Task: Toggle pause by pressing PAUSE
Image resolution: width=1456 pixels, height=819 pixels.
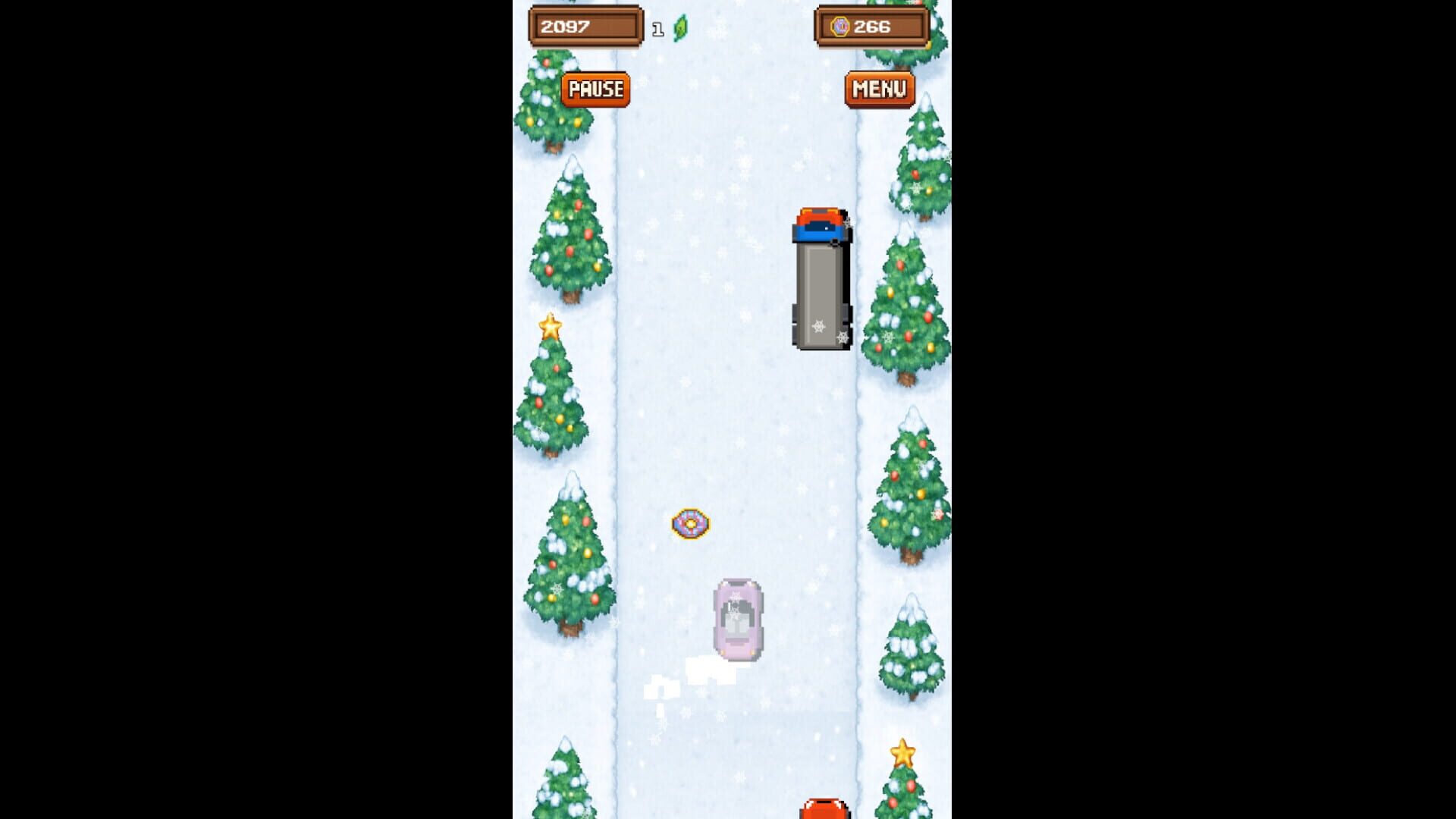Action: tap(595, 89)
